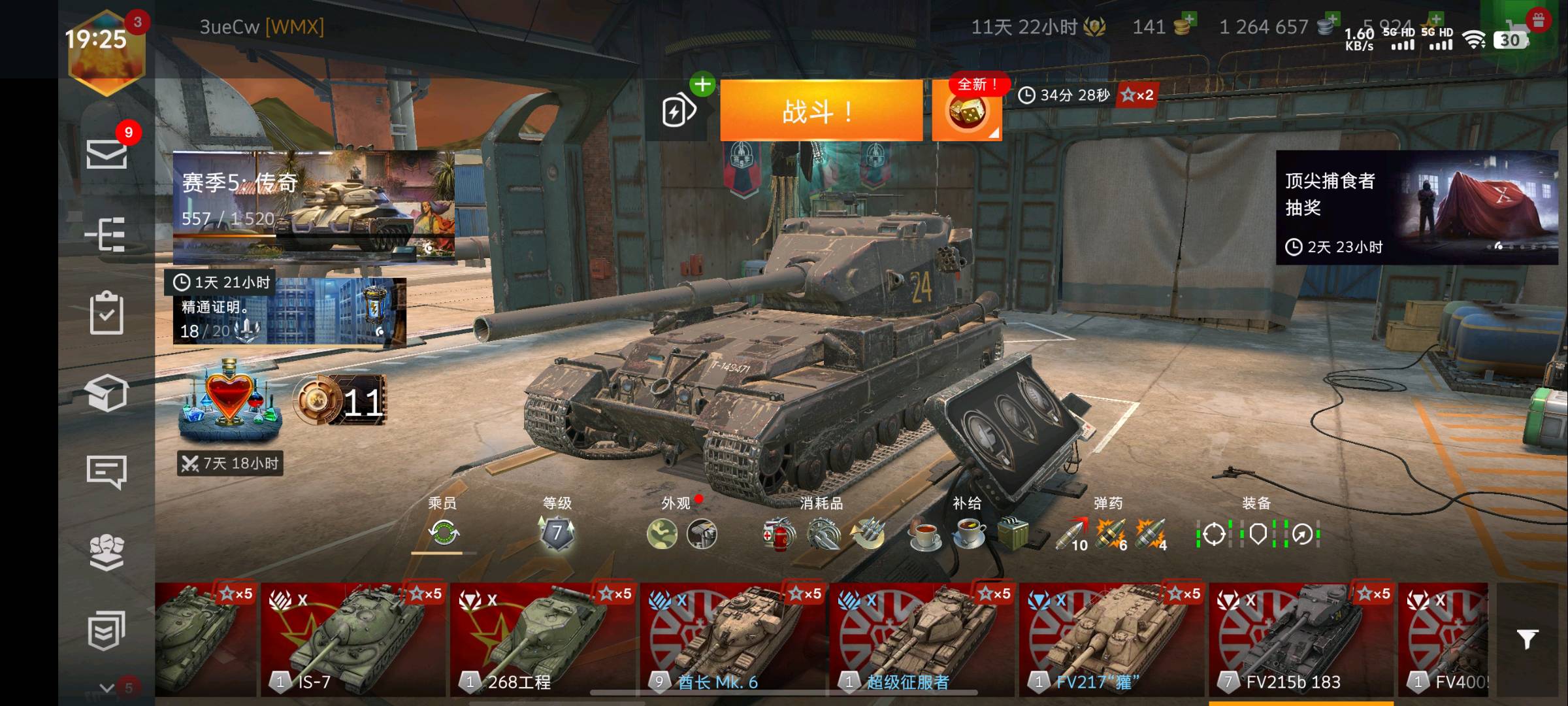
Task: Open the missions clipboard icon
Action: click(x=106, y=314)
